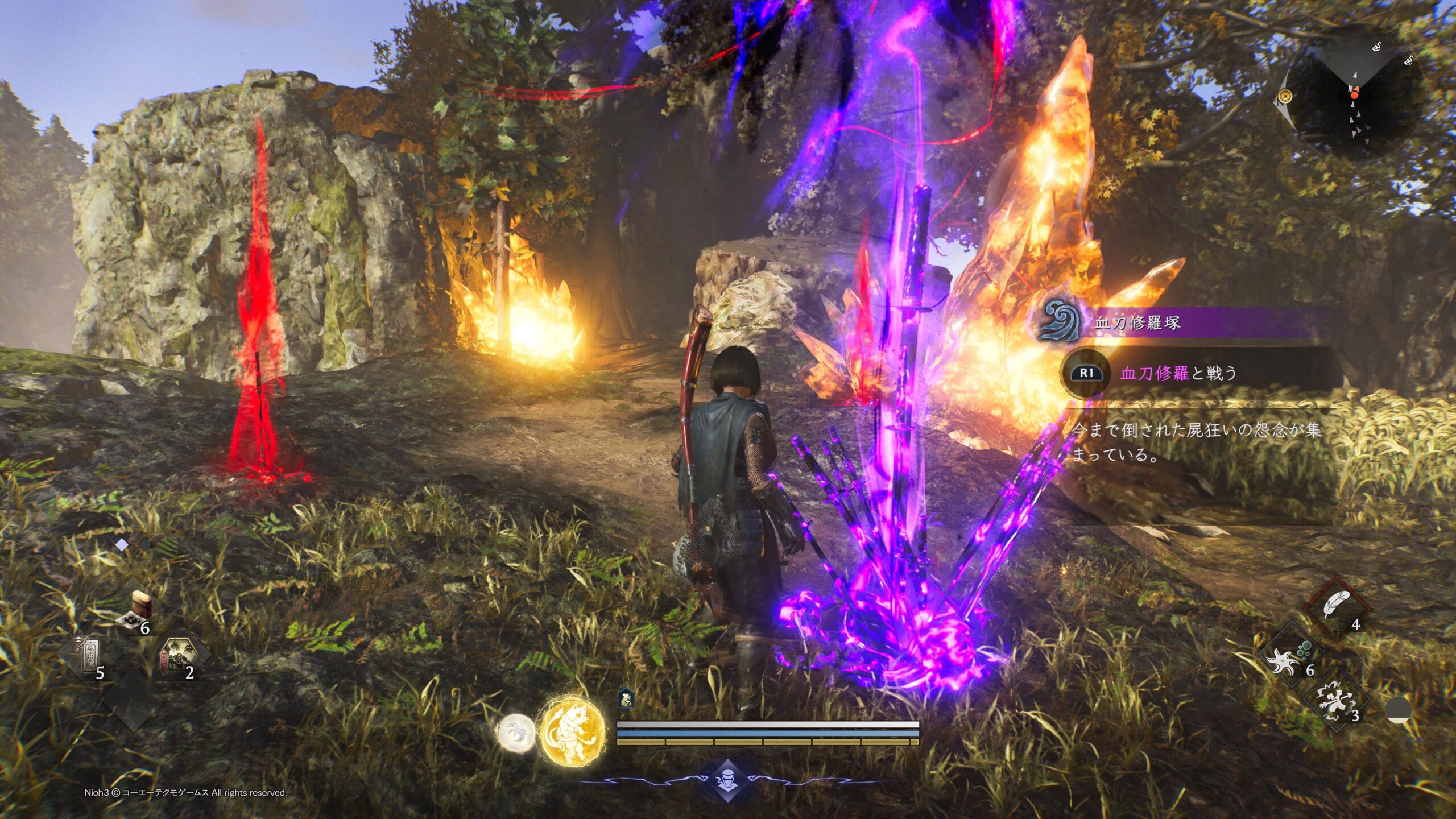Viewport: 1456px width, 819px height.
Task: Inspect the green pouch buff icon
Action: [626, 698]
